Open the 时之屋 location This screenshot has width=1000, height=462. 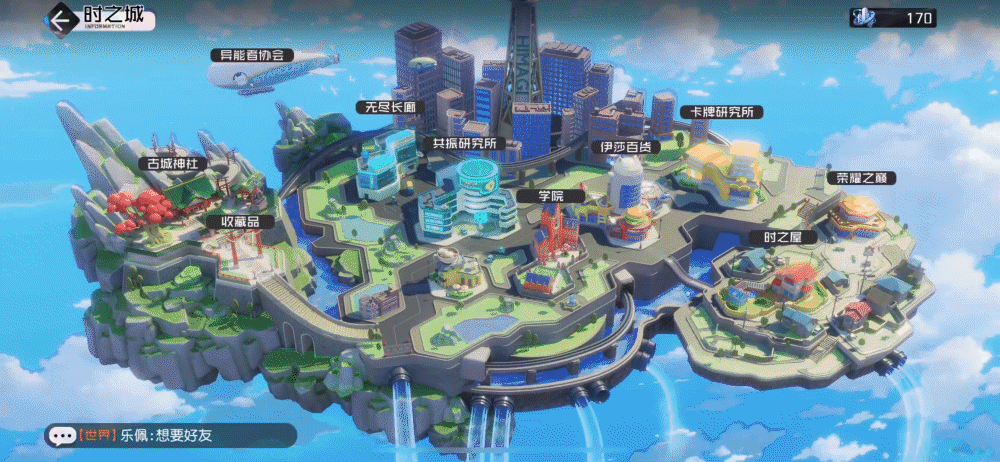(x=776, y=237)
